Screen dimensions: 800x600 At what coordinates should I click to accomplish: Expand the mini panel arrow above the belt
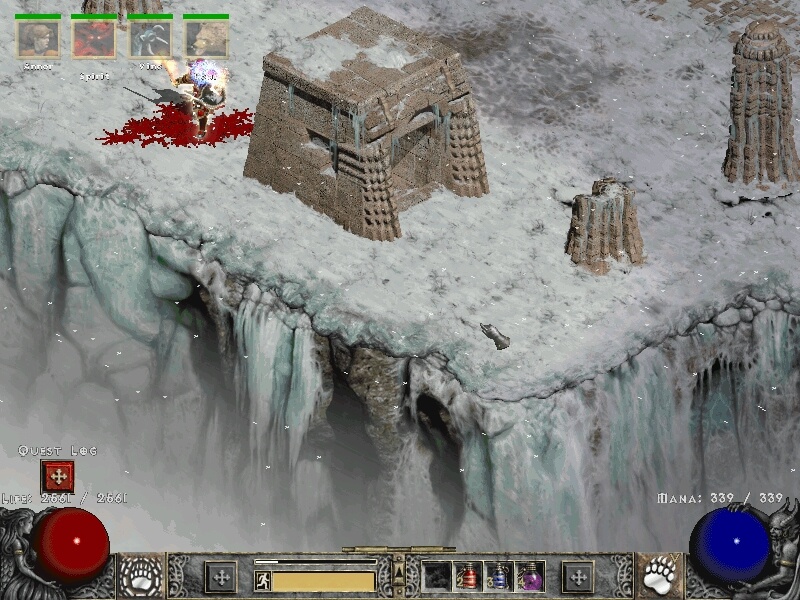pyautogui.click(x=399, y=571)
